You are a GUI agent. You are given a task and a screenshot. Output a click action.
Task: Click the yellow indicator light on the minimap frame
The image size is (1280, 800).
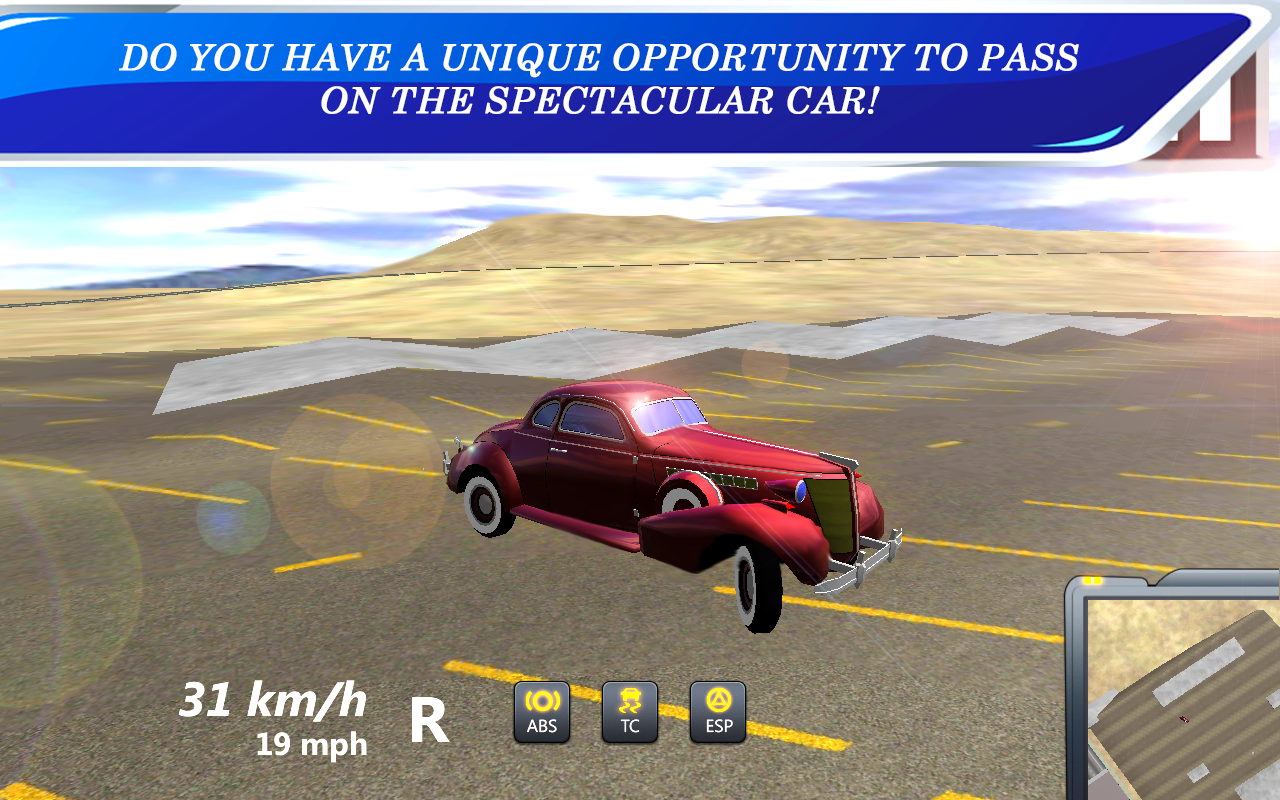[1093, 579]
